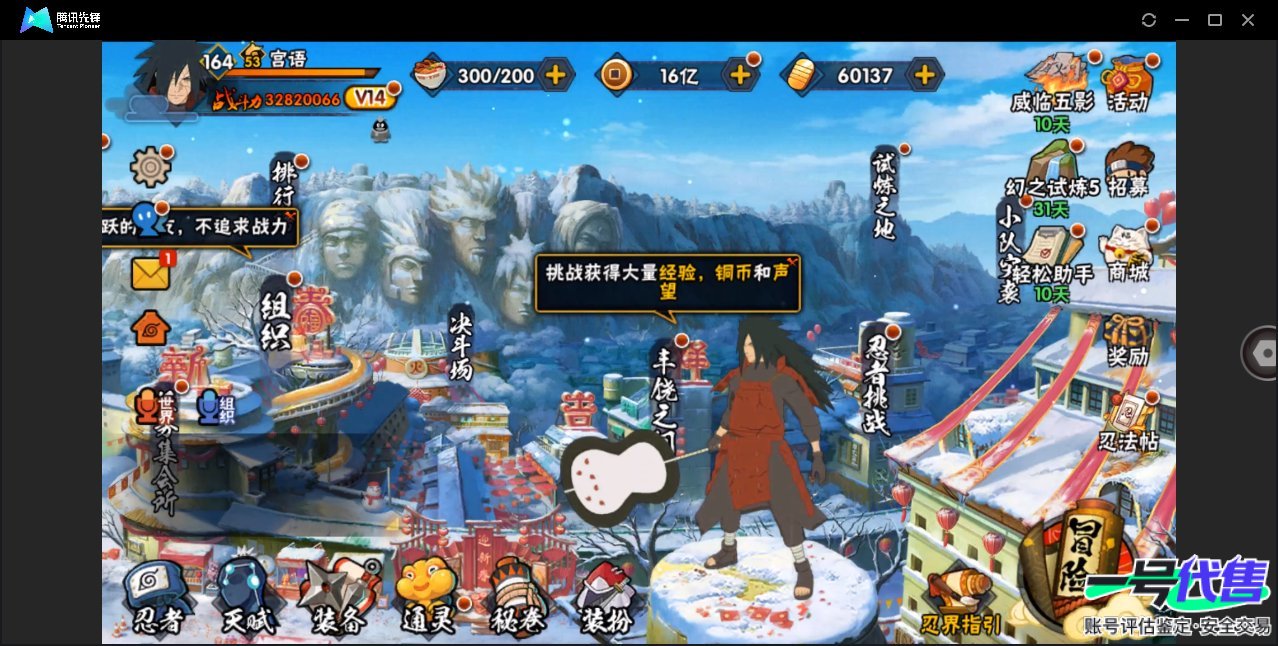Add more stamina with the ramen plus button

click(x=555, y=74)
